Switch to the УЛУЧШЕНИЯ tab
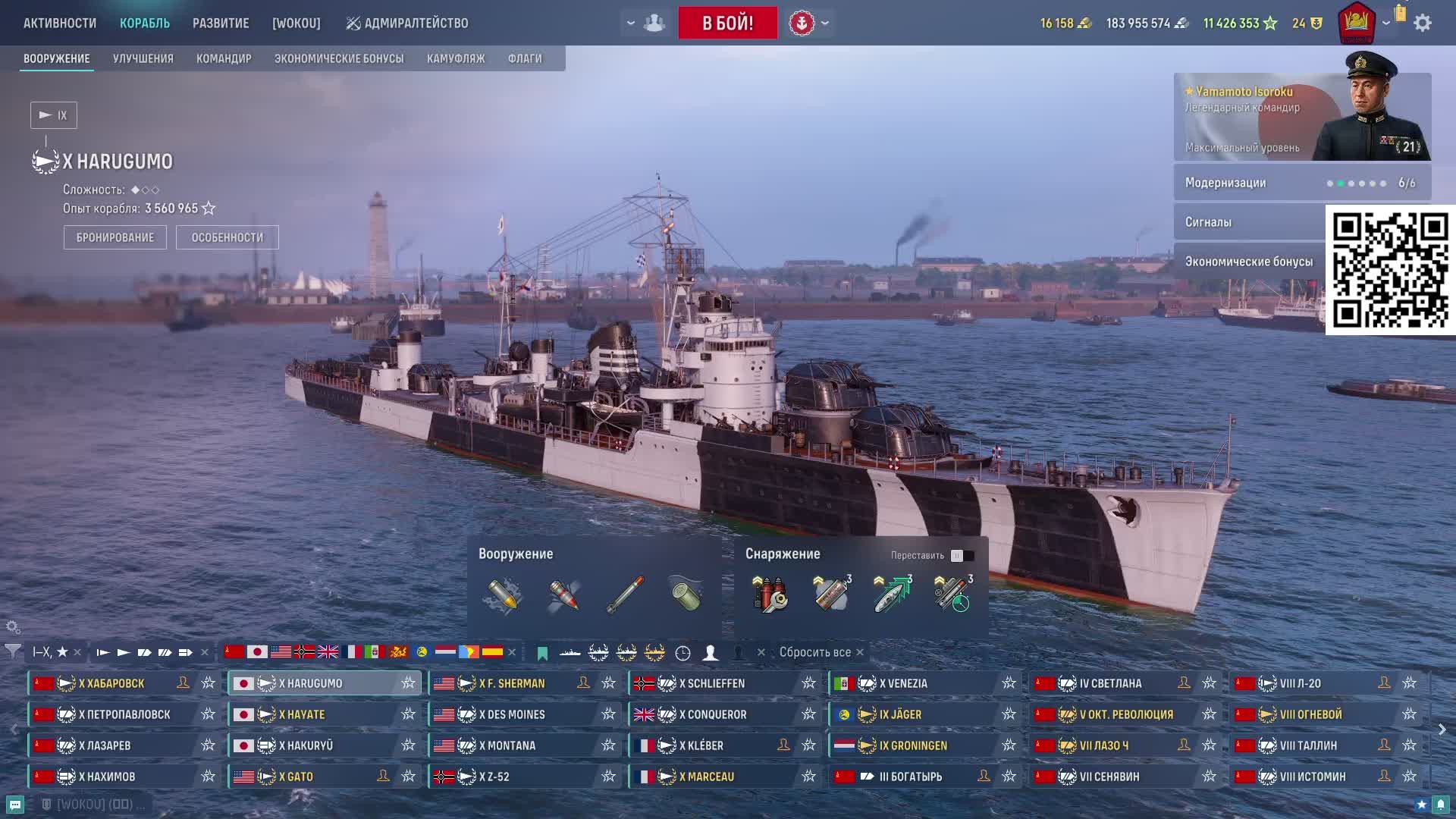 (x=143, y=58)
